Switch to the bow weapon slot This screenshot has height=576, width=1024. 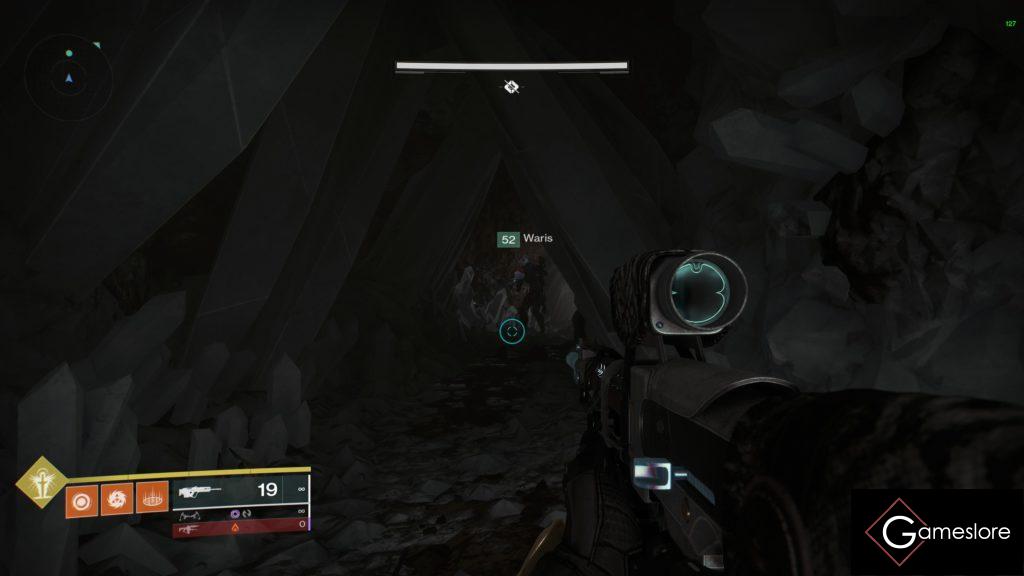click(240, 511)
